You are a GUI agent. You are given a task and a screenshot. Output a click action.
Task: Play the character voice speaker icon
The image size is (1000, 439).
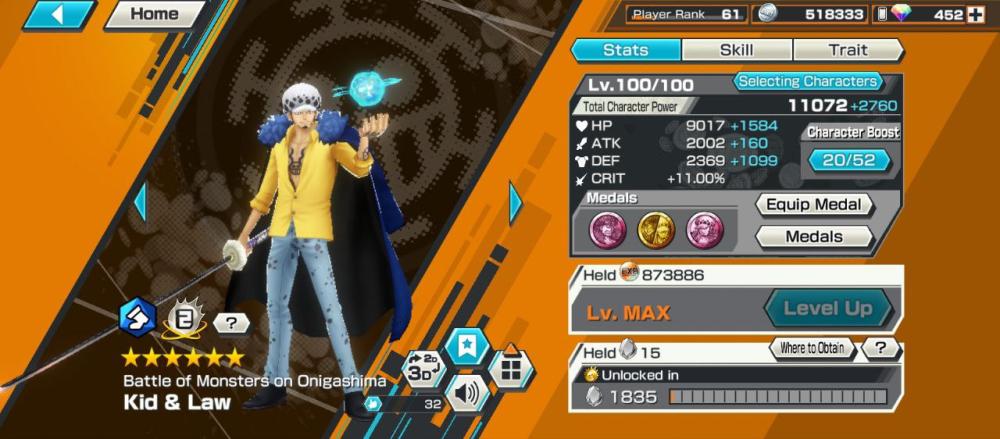click(x=465, y=390)
